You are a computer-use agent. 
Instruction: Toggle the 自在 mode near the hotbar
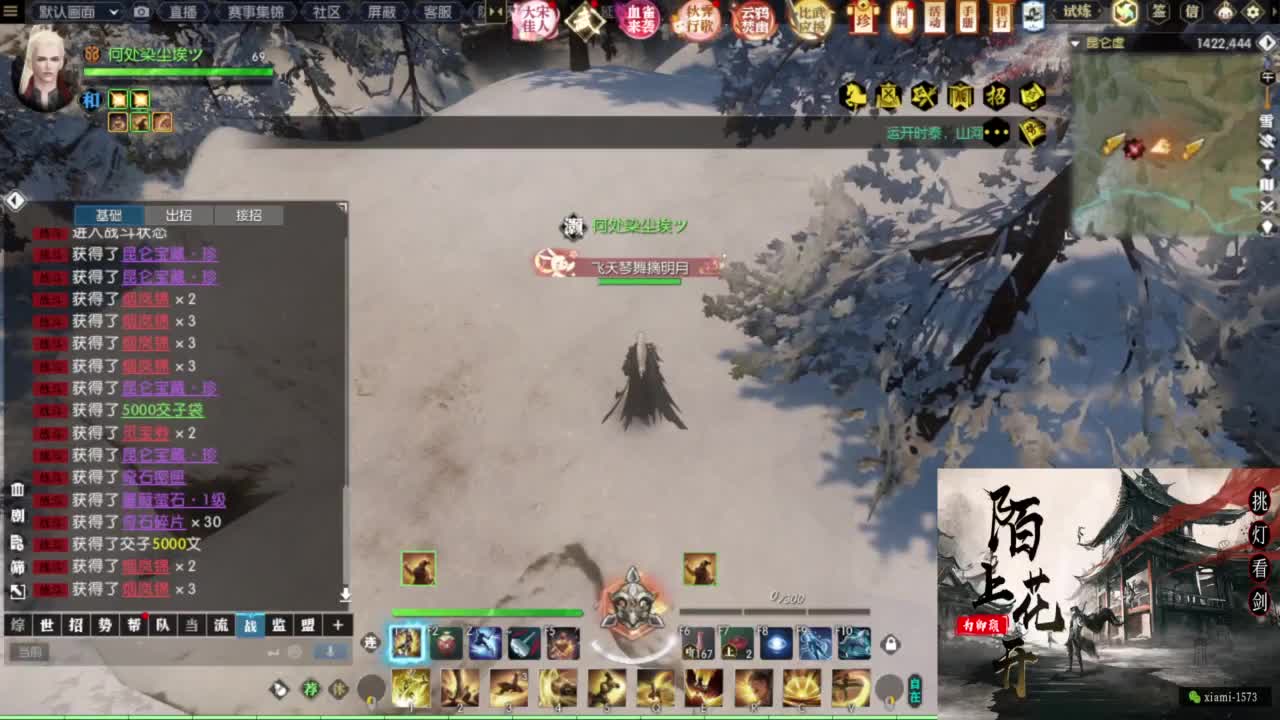(915, 690)
